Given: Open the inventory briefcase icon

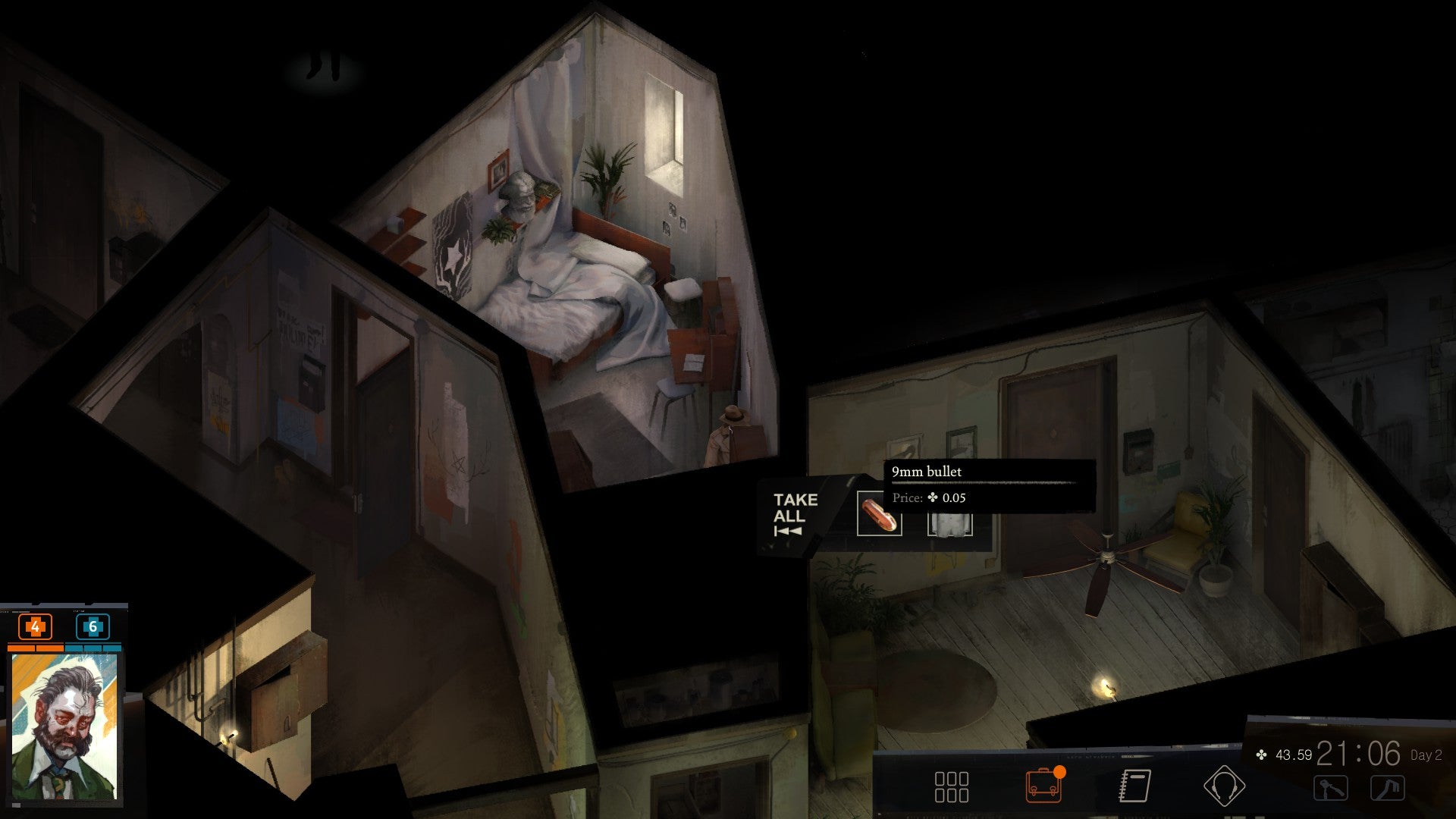Looking at the screenshot, I should pos(1044,786).
